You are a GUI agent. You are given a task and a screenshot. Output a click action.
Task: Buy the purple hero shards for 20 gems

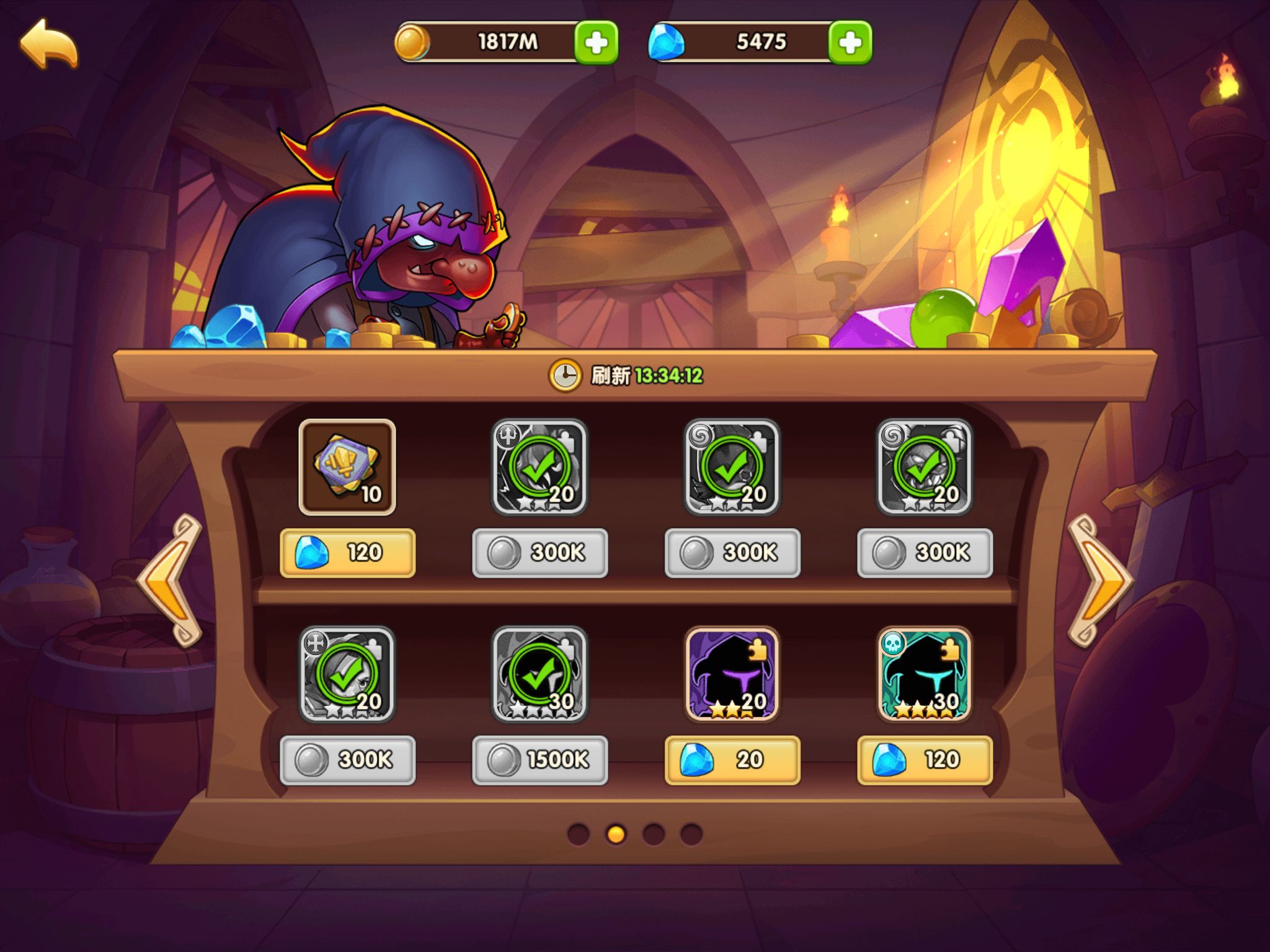732,760
